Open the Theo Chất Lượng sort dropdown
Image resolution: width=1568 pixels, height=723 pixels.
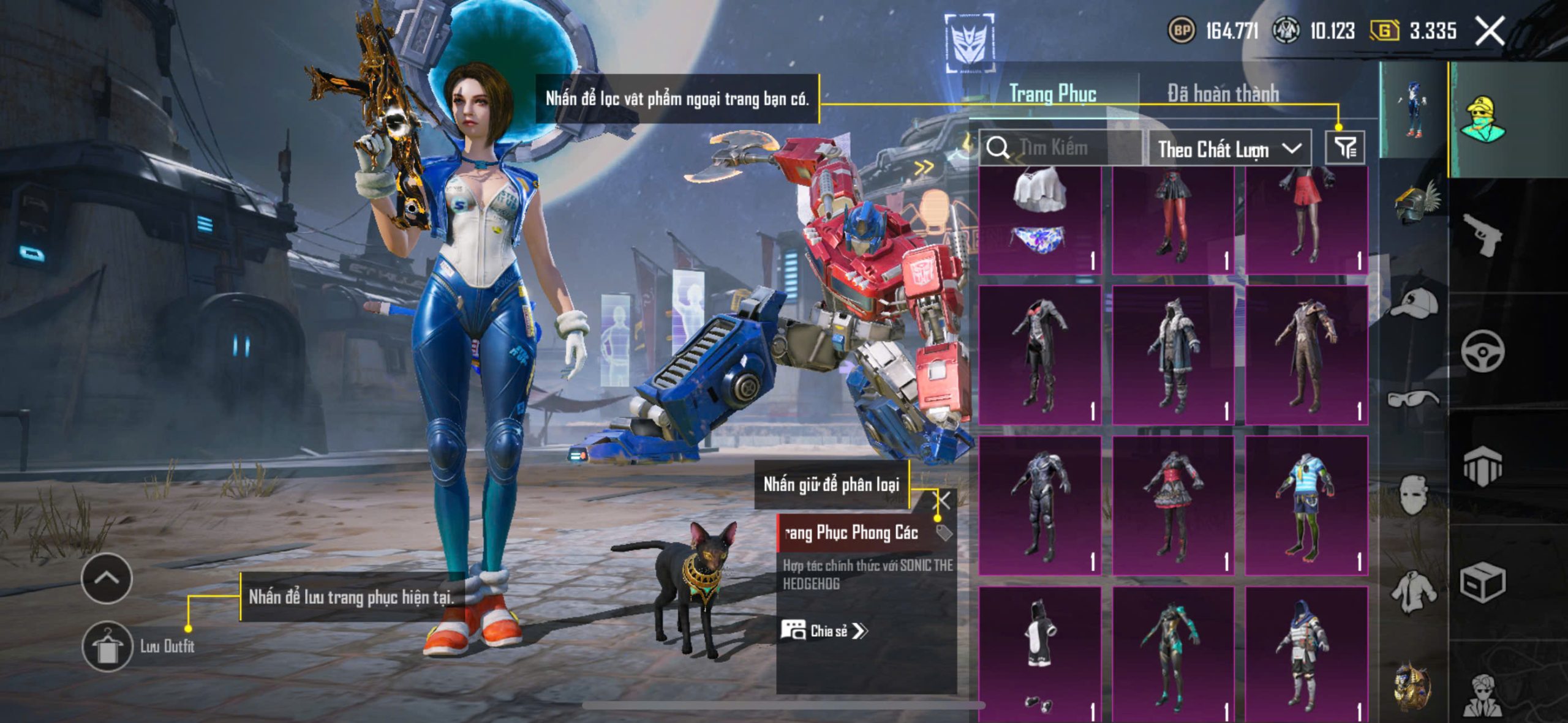(x=1229, y=149)
